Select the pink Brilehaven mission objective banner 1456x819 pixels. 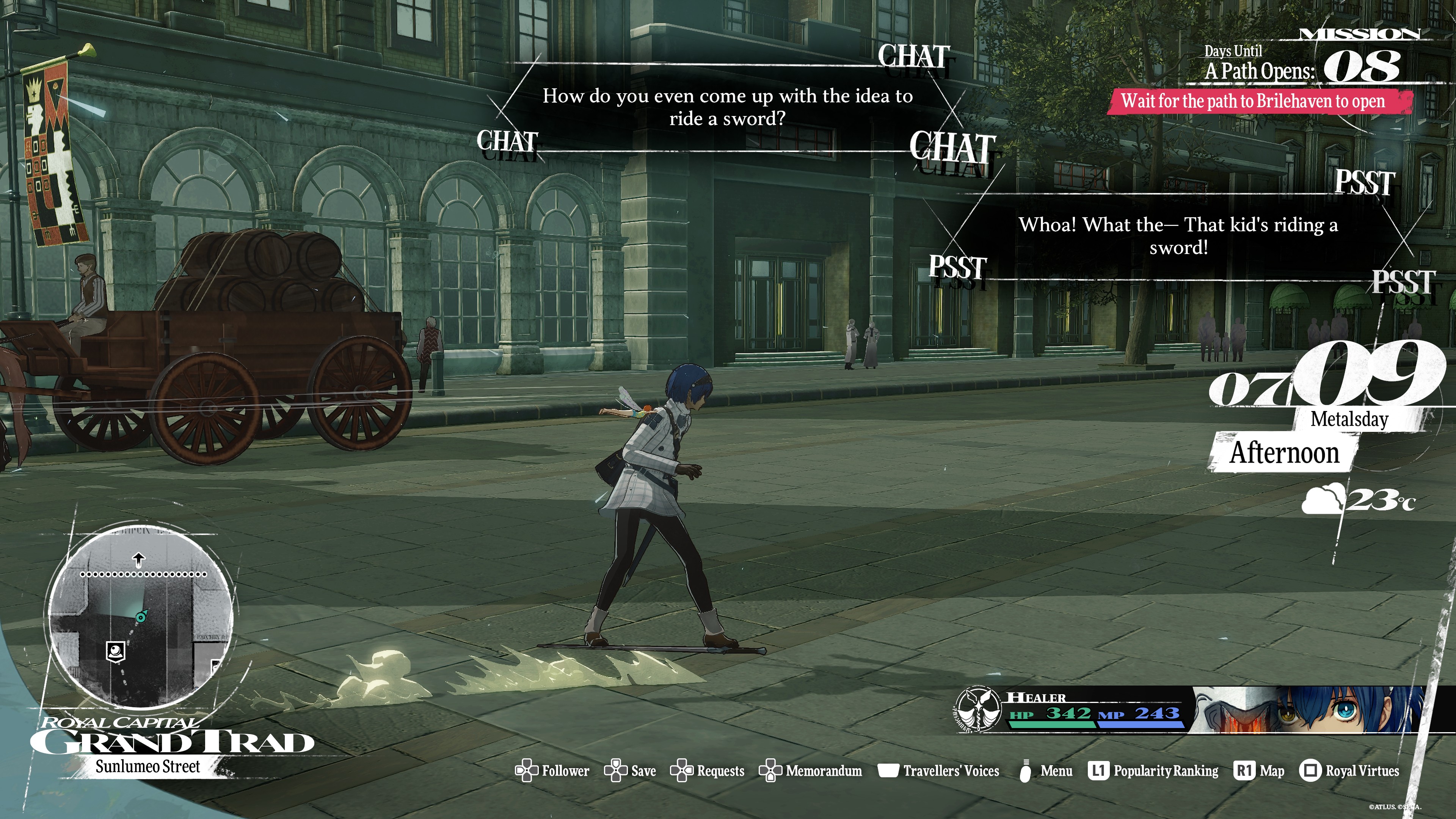(x=1258, y=102)
